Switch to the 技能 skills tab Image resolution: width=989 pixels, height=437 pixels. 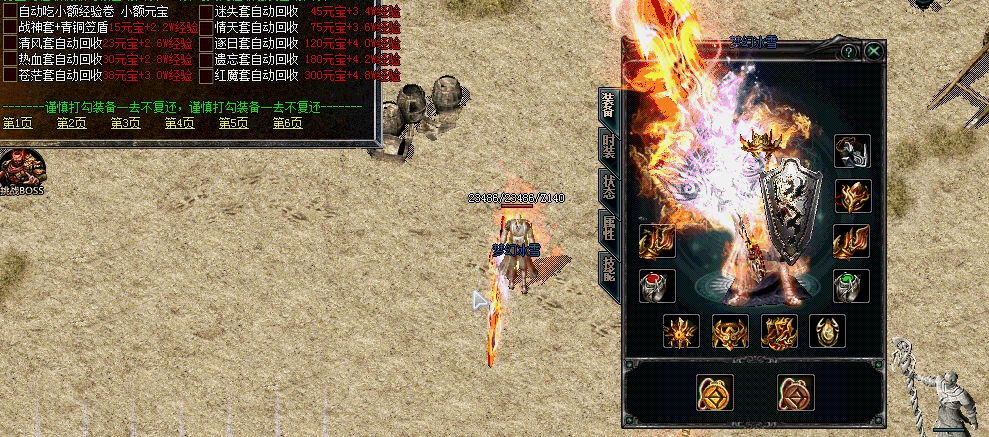[608, 267]
